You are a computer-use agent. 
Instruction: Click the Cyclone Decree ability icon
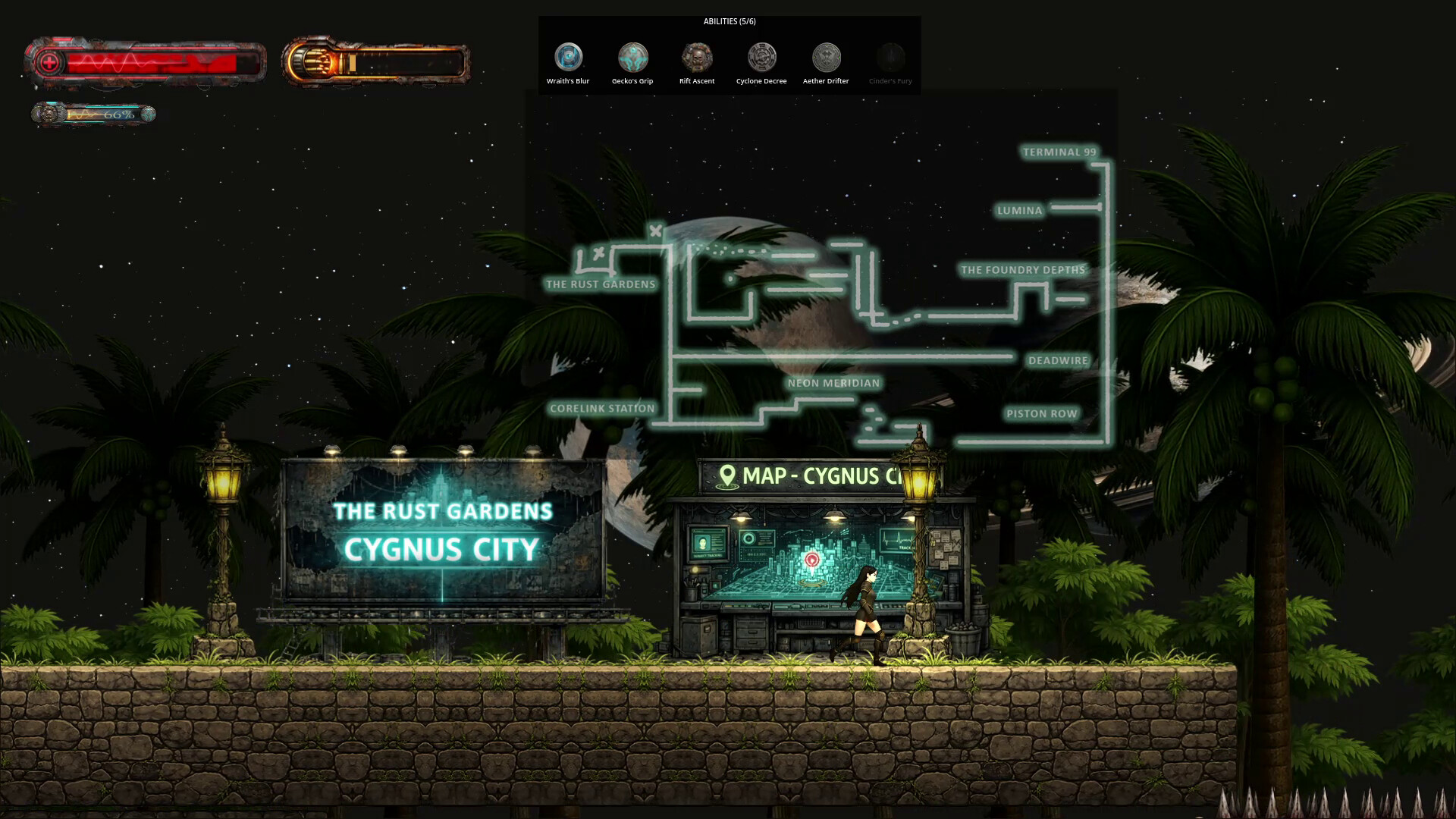click(x=761, y=56)
